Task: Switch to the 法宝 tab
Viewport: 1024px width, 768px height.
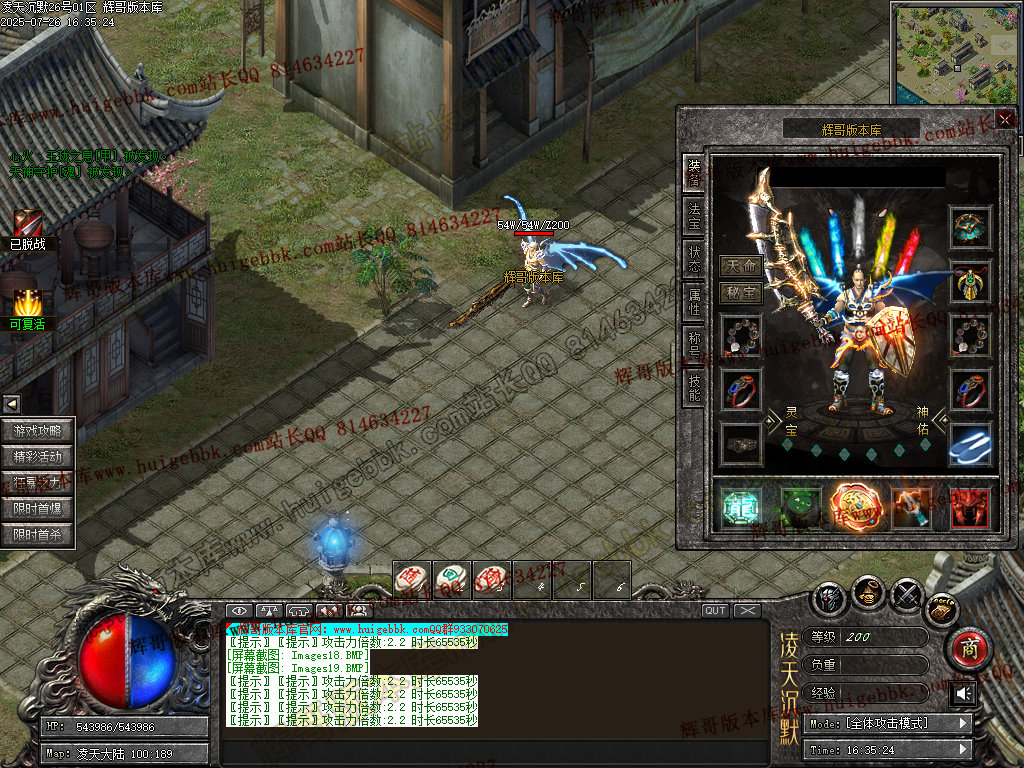Action: pos(693,216)
